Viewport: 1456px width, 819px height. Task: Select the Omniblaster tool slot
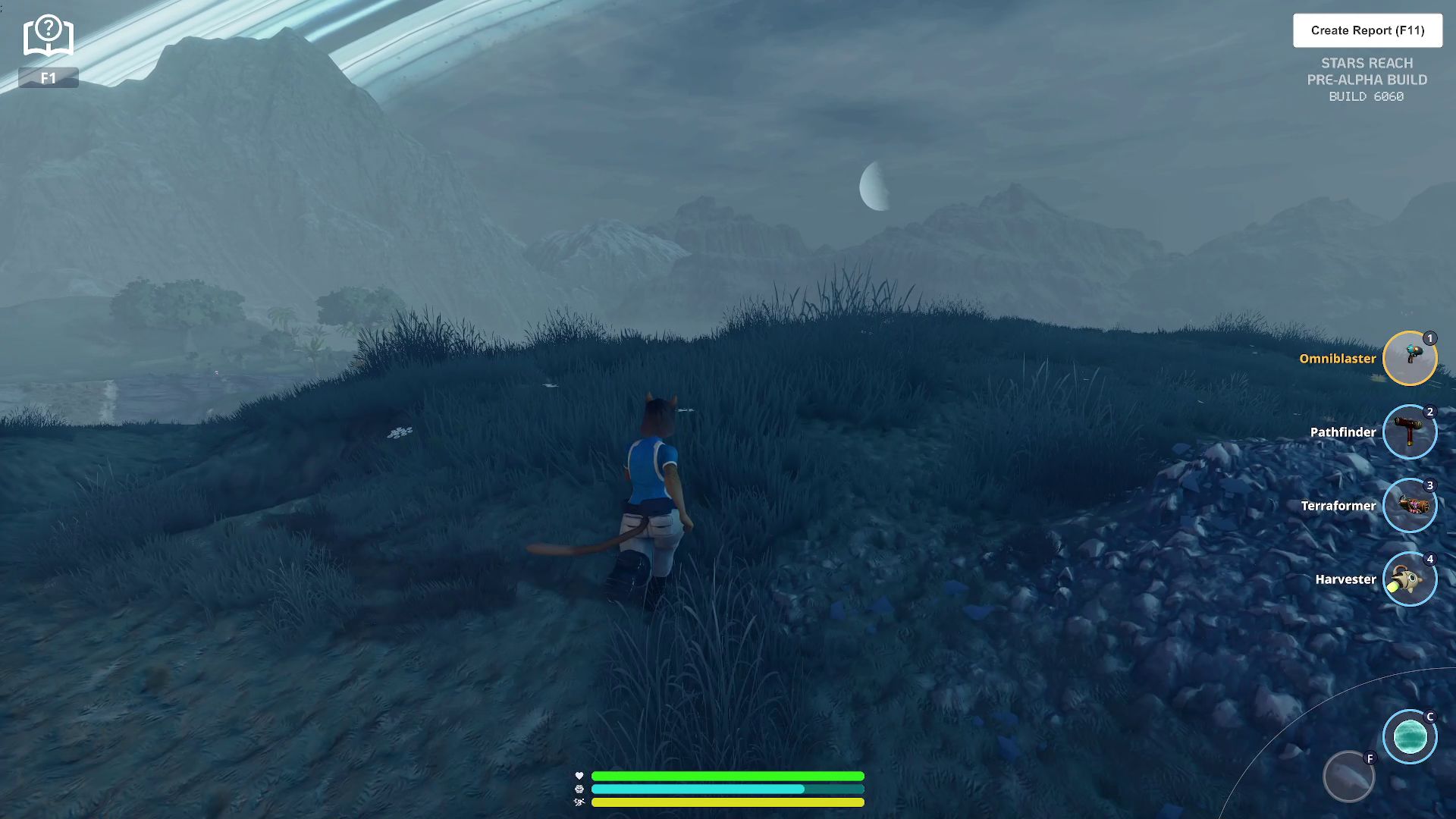coord(1409,358)
